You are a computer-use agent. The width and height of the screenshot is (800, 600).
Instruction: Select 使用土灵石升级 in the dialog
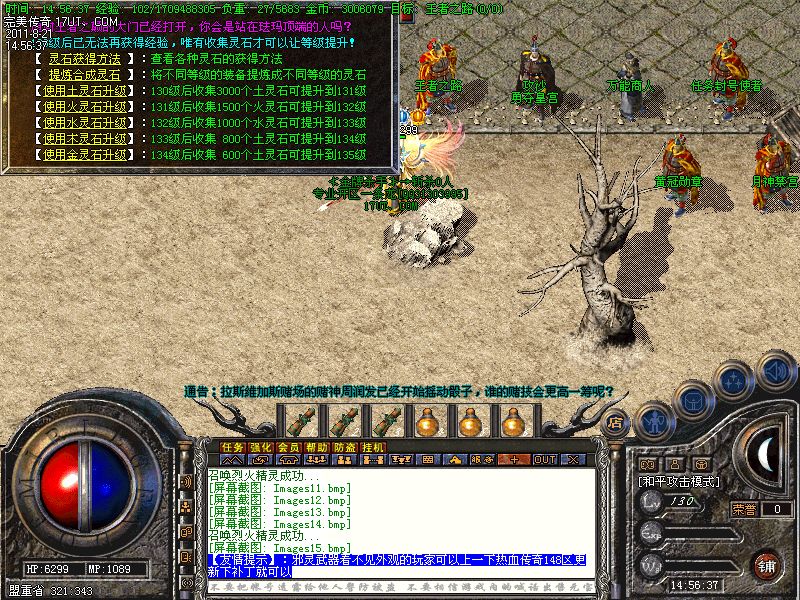pyautogui.click(x=85, y=91)
